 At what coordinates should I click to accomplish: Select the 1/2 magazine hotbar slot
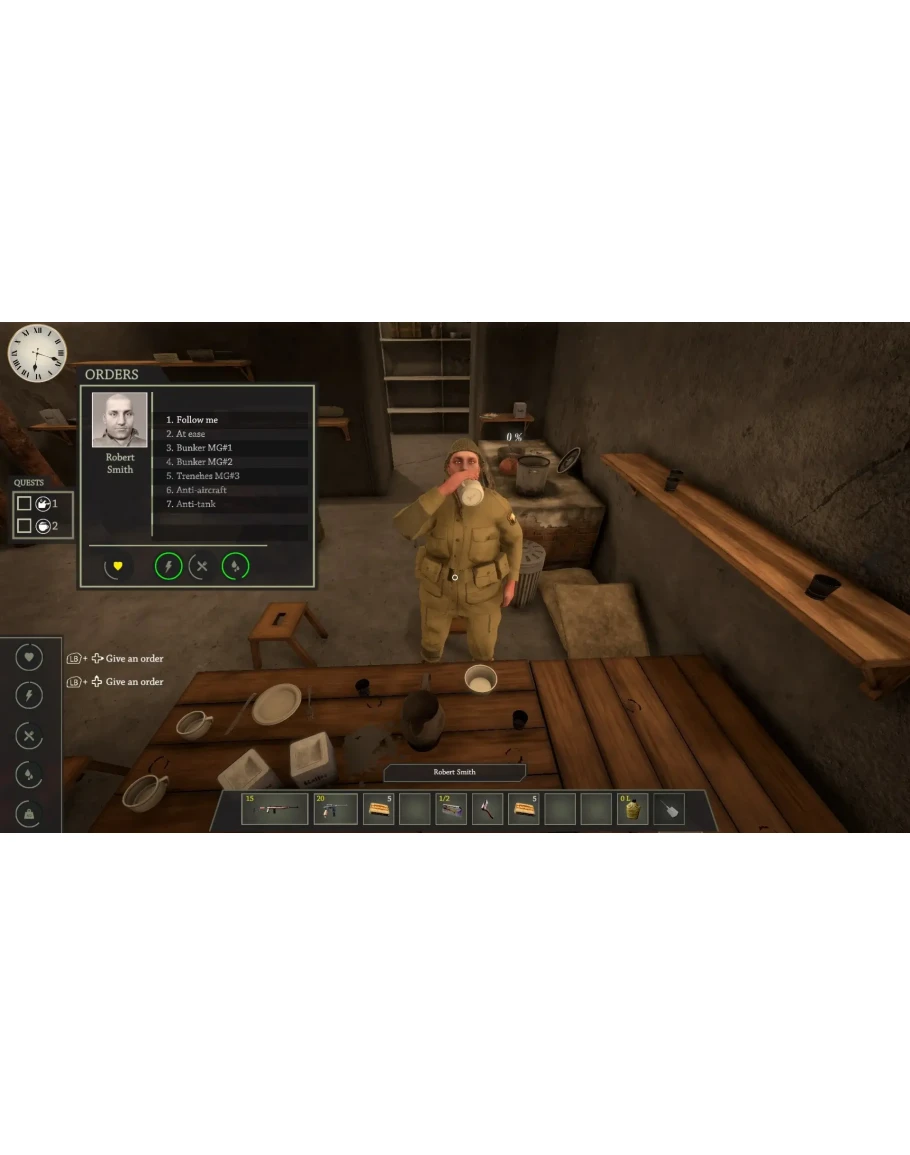(451, 808)
